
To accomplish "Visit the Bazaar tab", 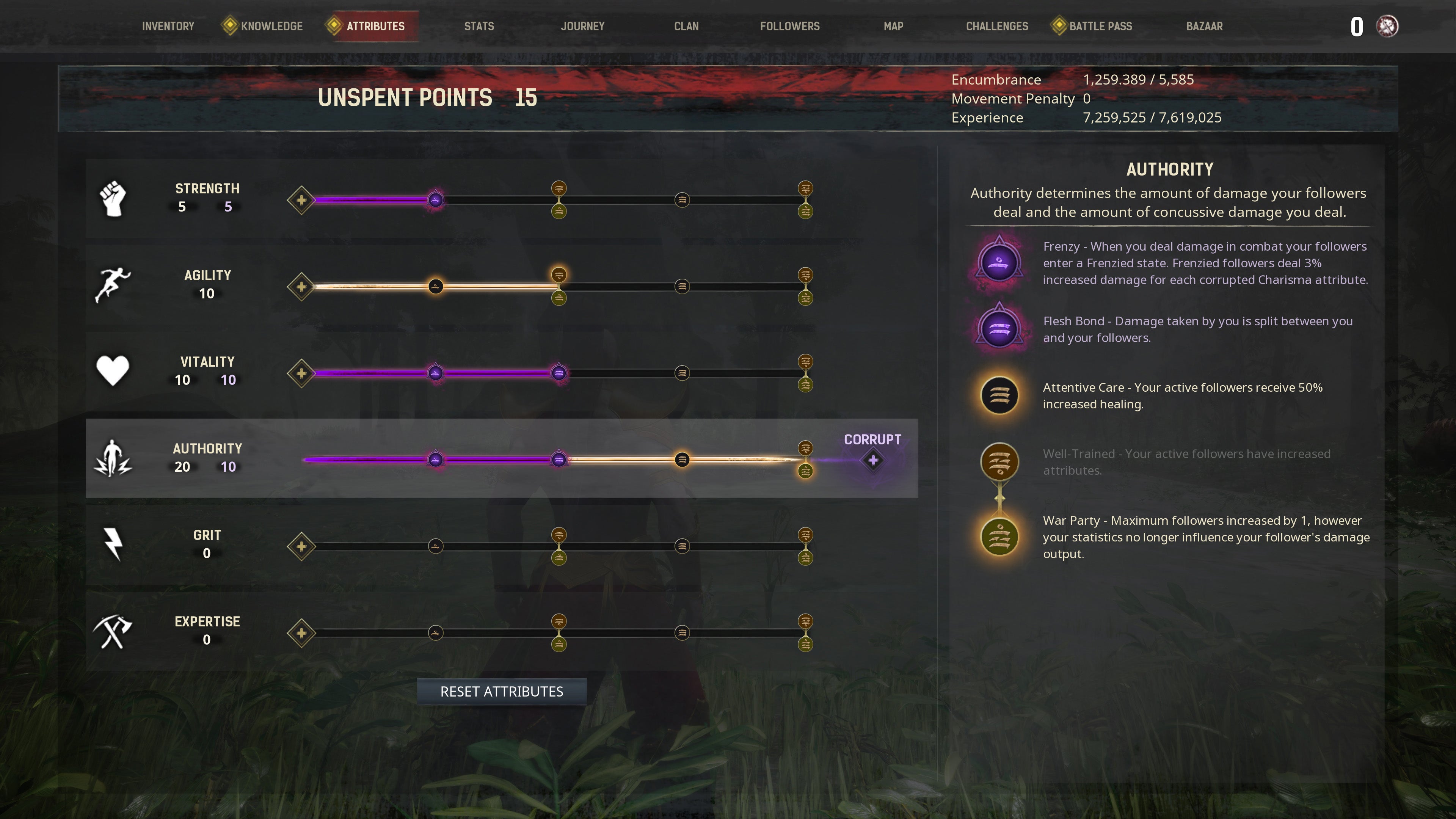I will (1204, 27).
